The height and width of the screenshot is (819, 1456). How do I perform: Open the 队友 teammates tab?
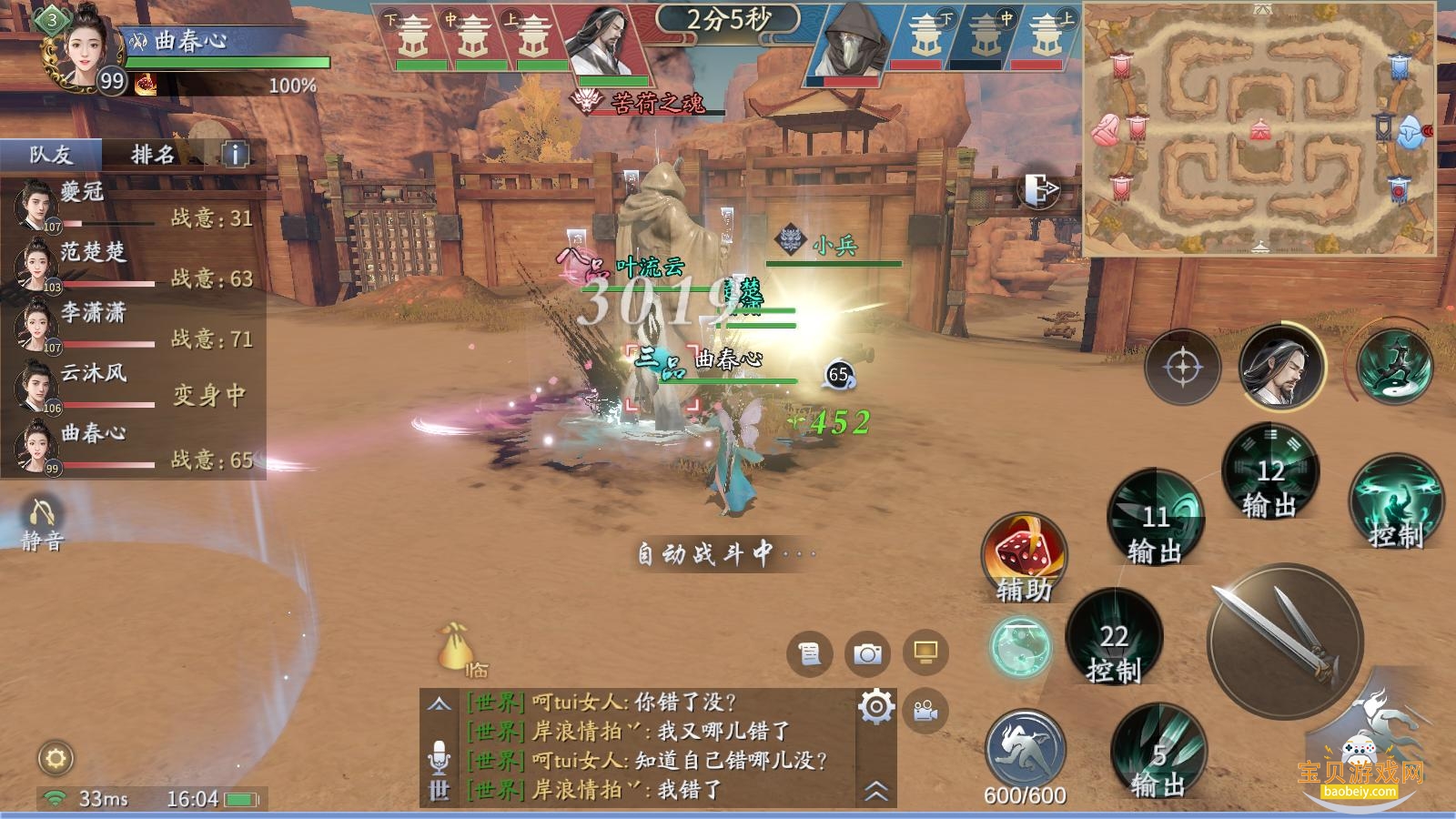[51, 155]
